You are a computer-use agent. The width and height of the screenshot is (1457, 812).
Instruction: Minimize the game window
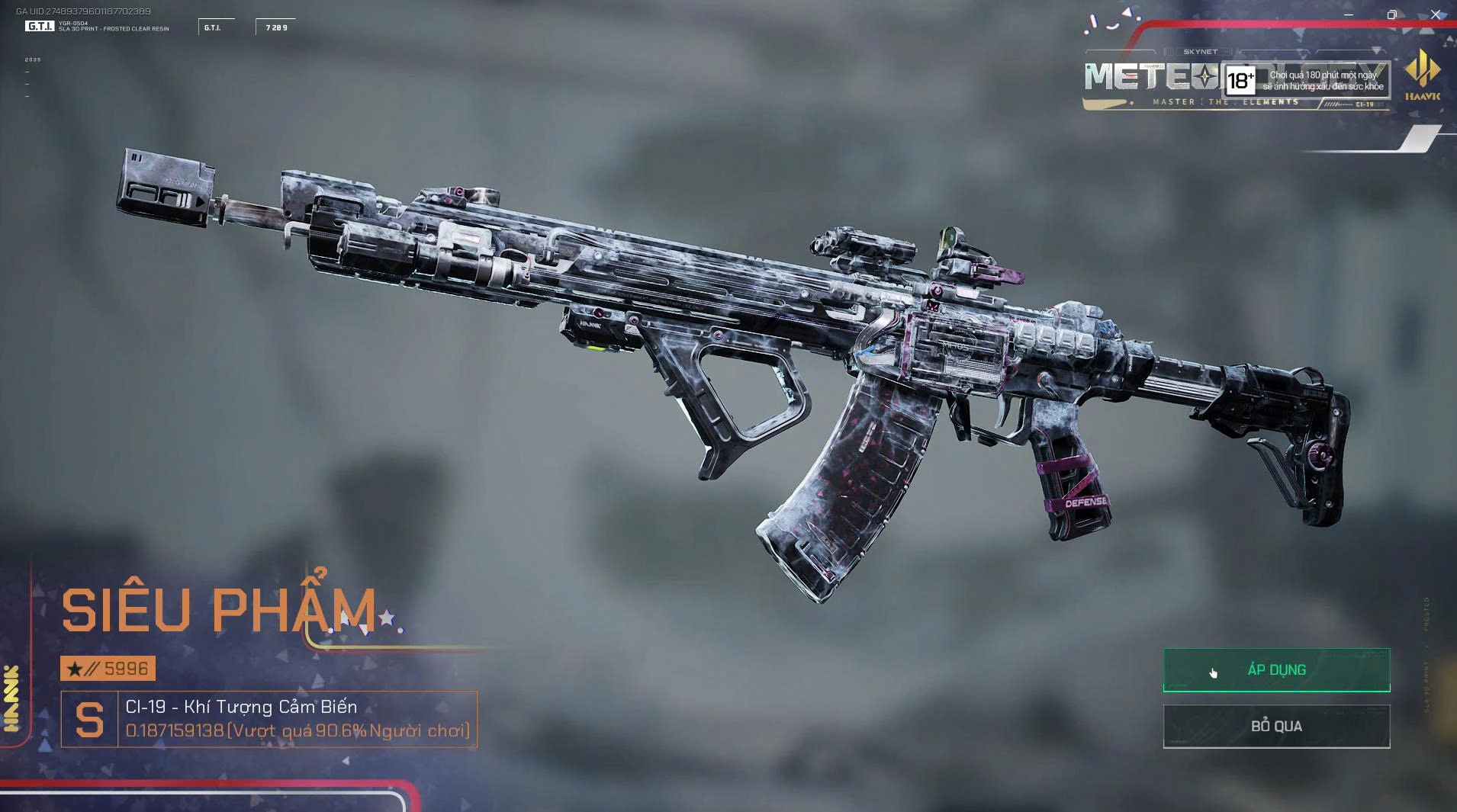coord(1349,14)
